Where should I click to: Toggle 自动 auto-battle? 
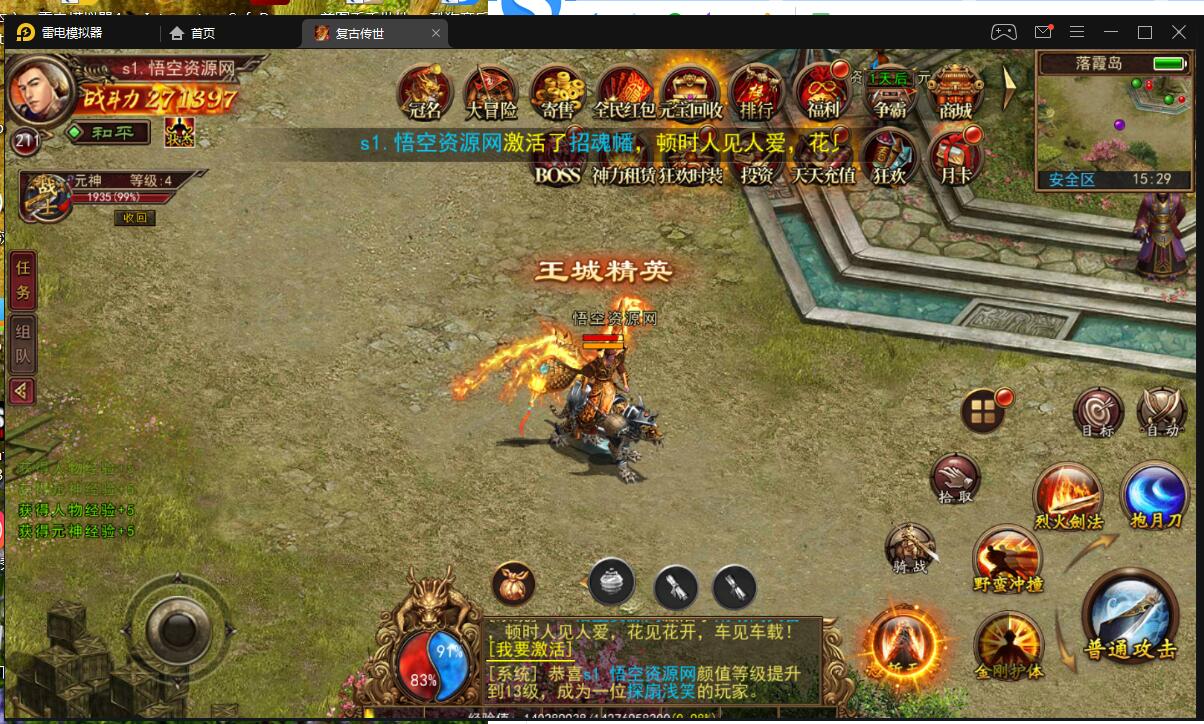[1162, 412]
